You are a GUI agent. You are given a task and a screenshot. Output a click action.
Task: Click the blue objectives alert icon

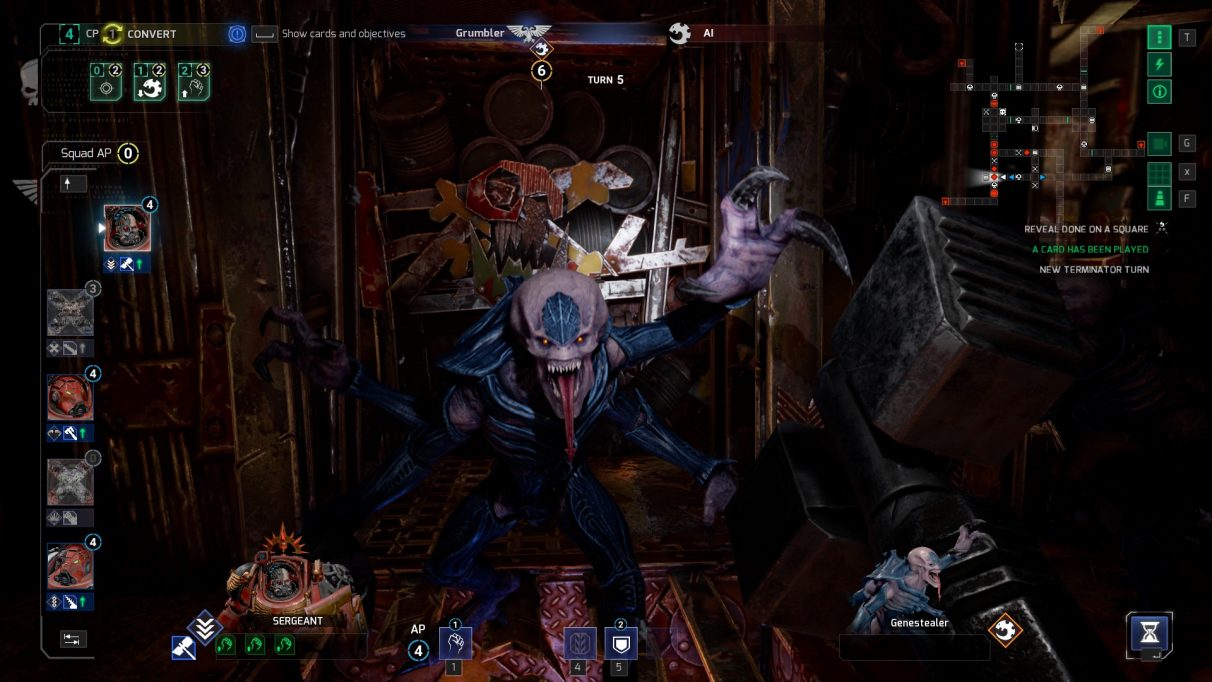pos(237,34)
